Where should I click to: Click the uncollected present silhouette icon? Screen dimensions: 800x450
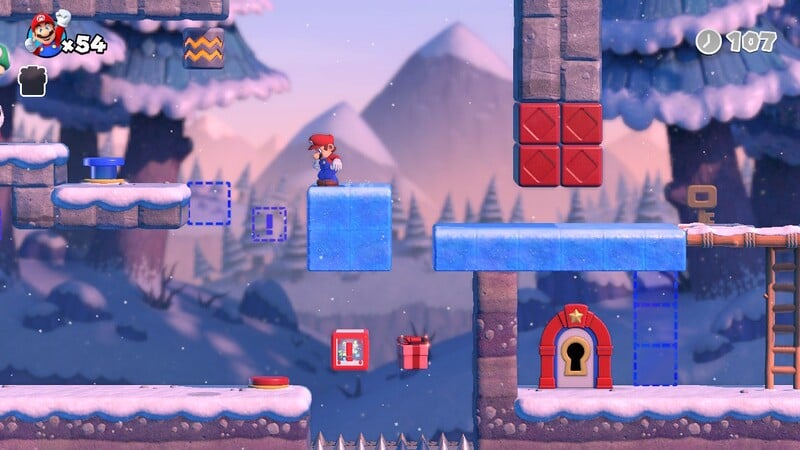(x=32, y=81)
